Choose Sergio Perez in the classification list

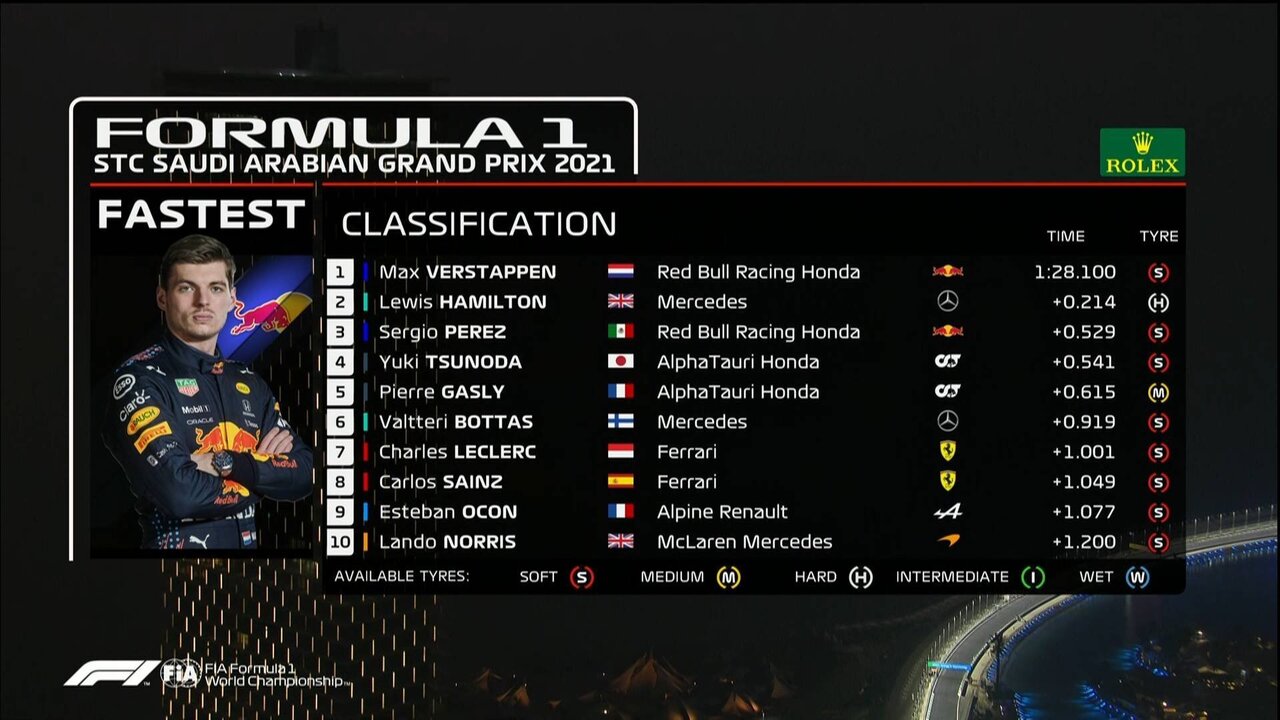(442, 332)
